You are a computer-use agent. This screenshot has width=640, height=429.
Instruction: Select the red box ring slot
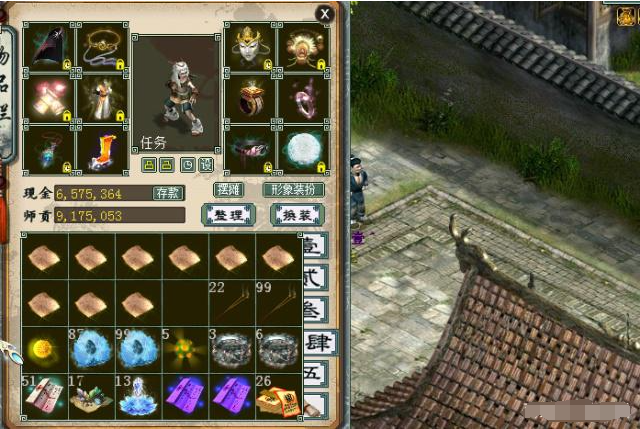(x=249, y=98)
